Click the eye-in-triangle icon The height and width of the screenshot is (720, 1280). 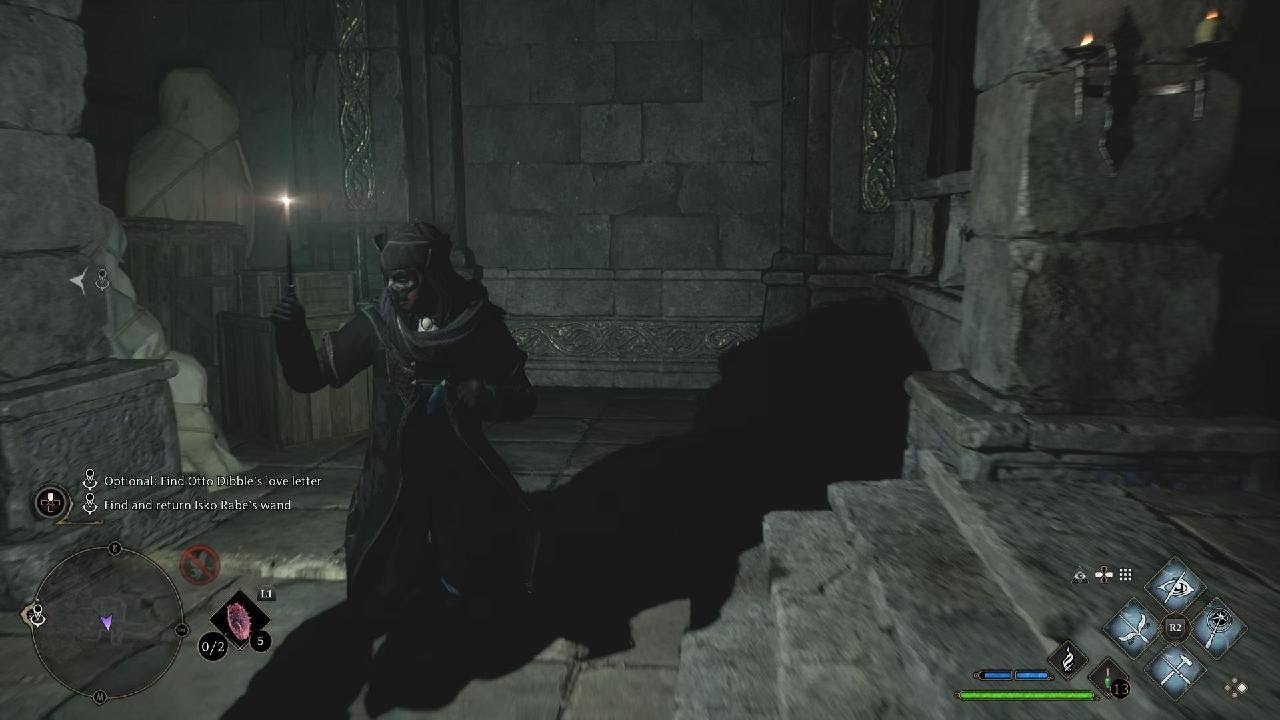[1080, 575]
